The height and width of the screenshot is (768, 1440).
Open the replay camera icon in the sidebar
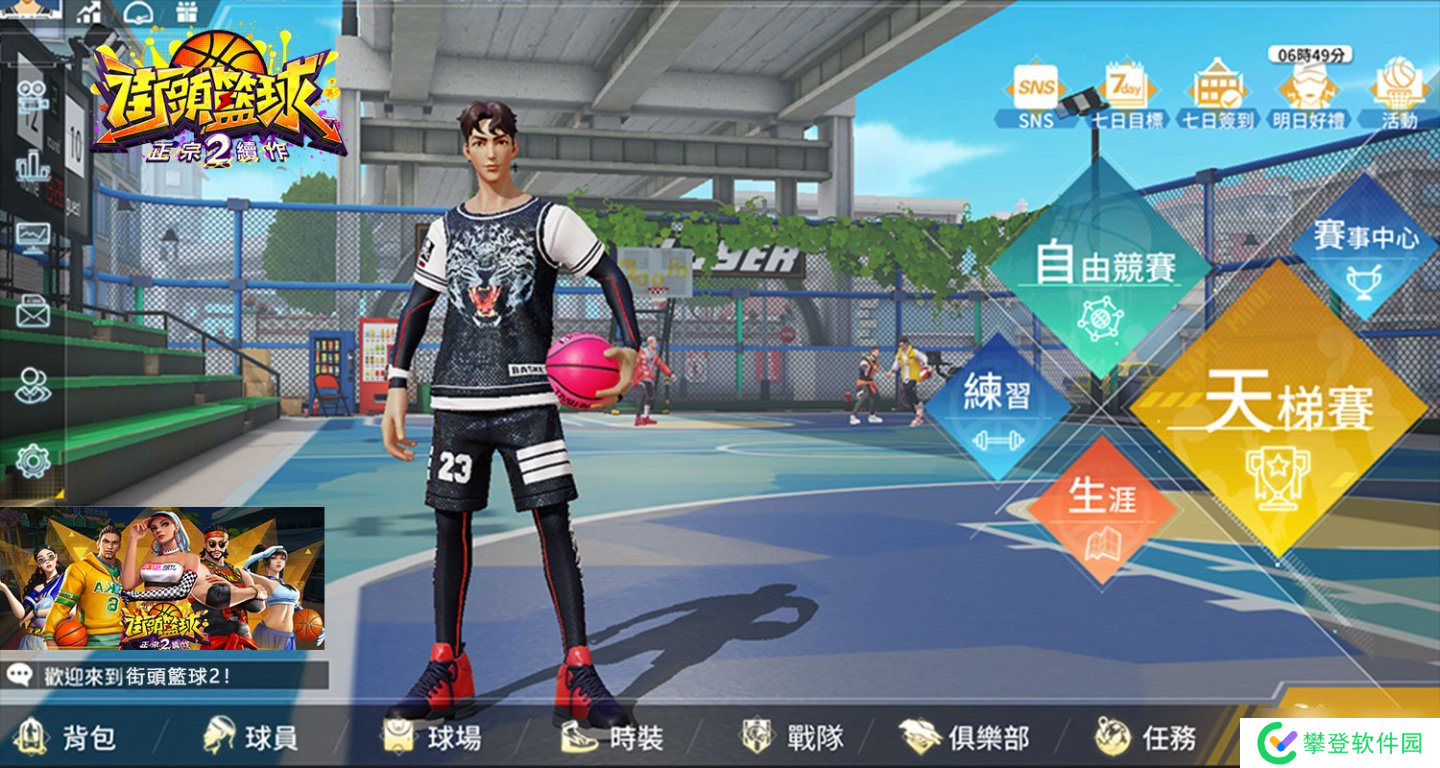[x=32, y=98]
